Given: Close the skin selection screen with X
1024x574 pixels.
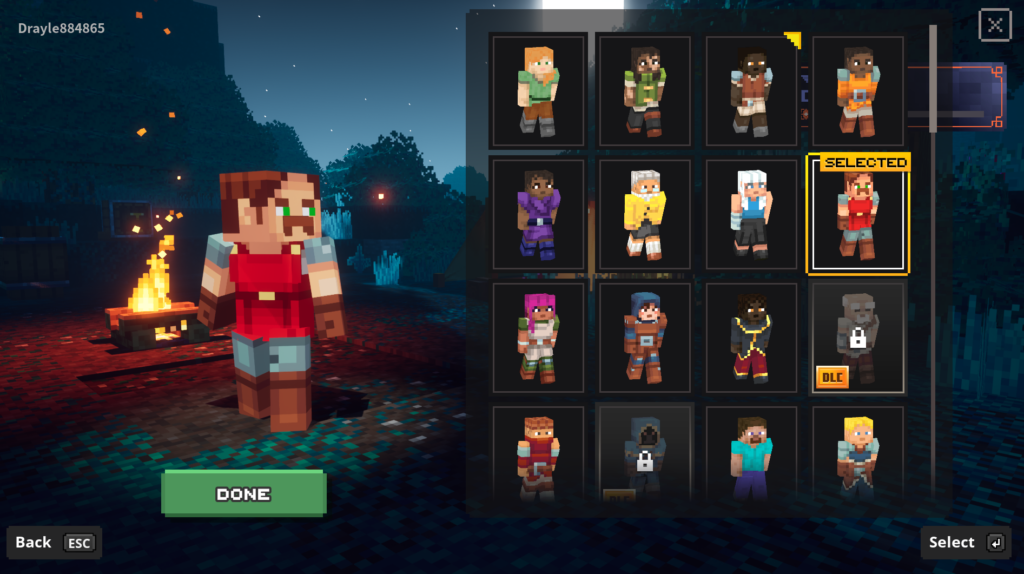Looking at the screenshot, I should point(994,25).
